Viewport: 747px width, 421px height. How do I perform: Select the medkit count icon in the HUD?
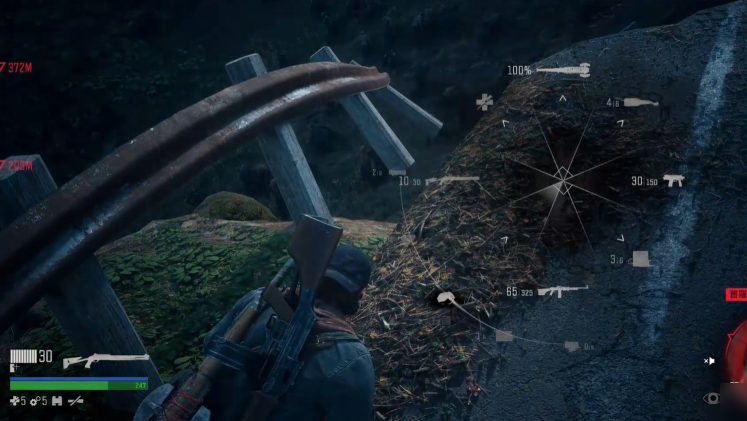coord(14,401)
